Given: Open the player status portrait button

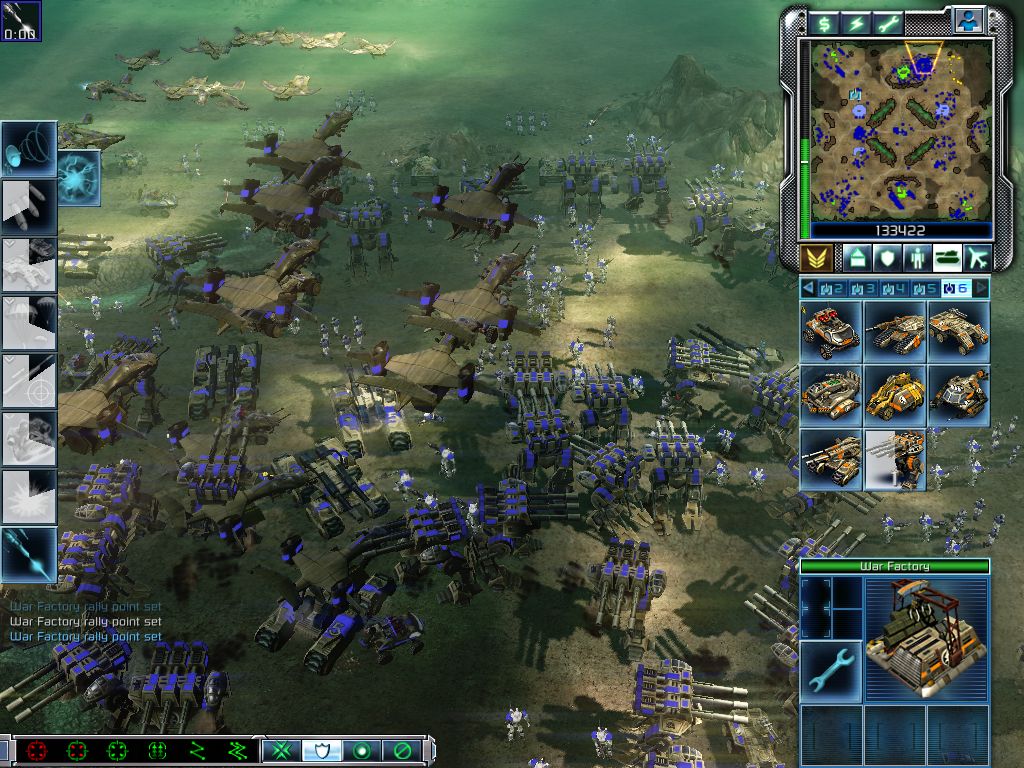Looking at the screenshot, I should (968, 20).
